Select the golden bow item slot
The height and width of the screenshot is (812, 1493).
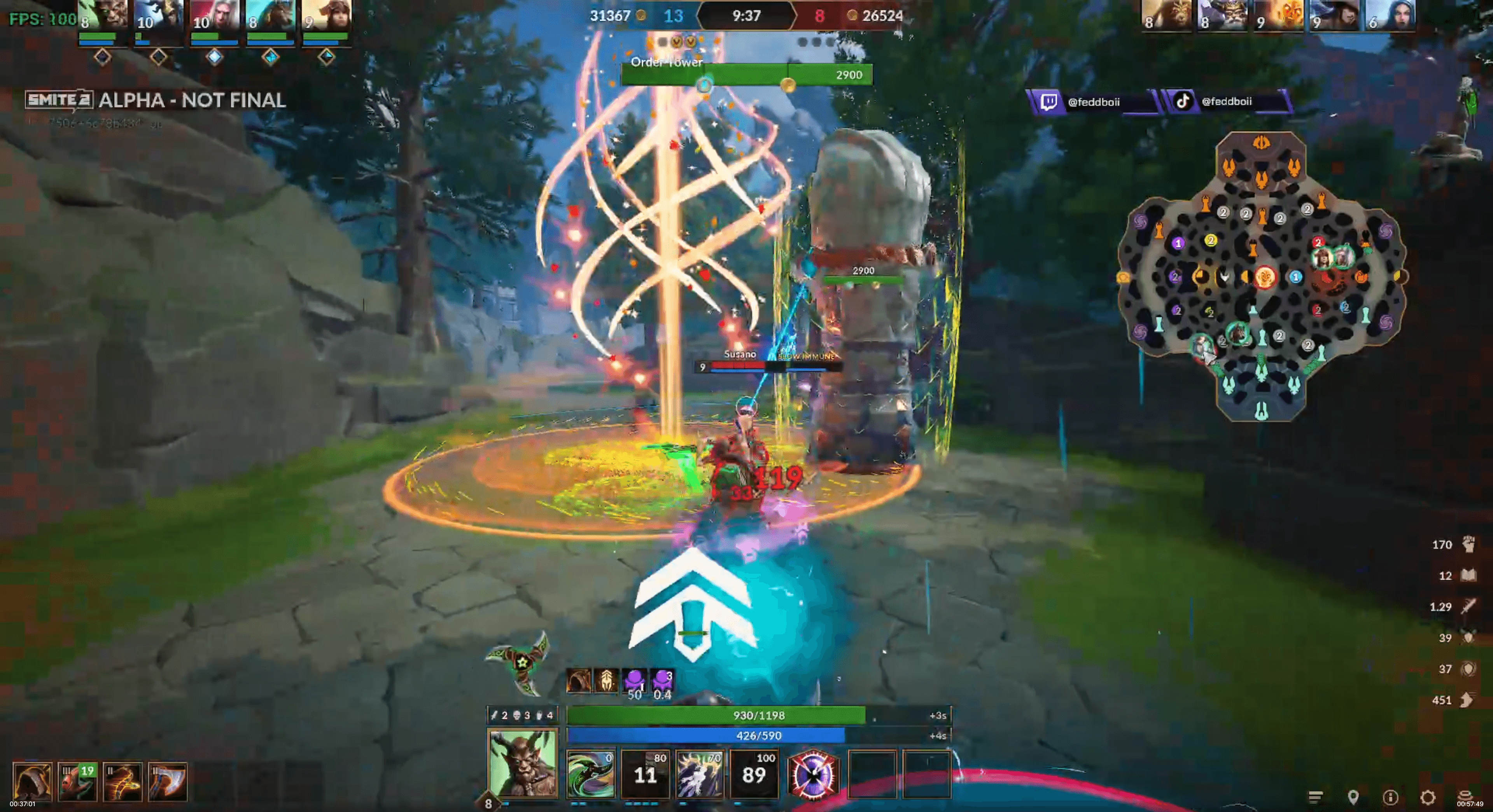[x=122, y=781]
